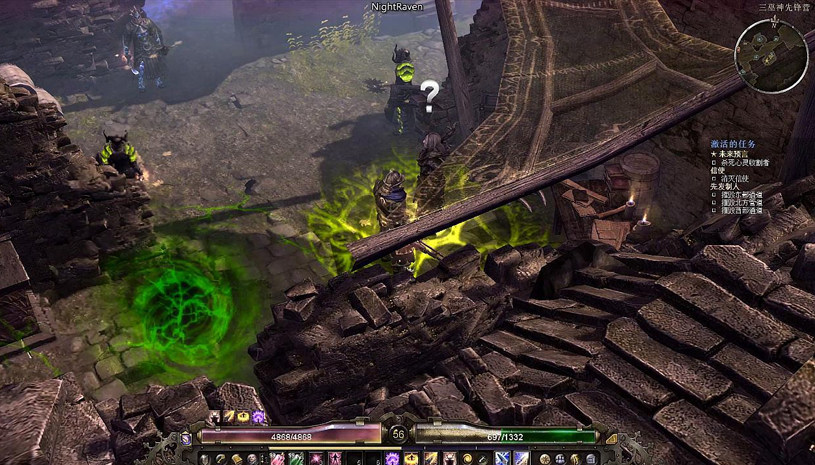Activate the purple swirl skill on the hotbar
This screenshot has height=465, width=815.
393,458
